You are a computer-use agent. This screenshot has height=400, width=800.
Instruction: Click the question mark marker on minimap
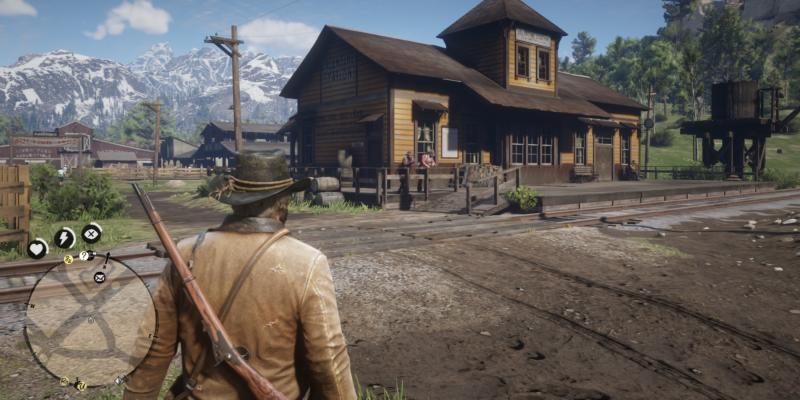(x=84, y=256)
